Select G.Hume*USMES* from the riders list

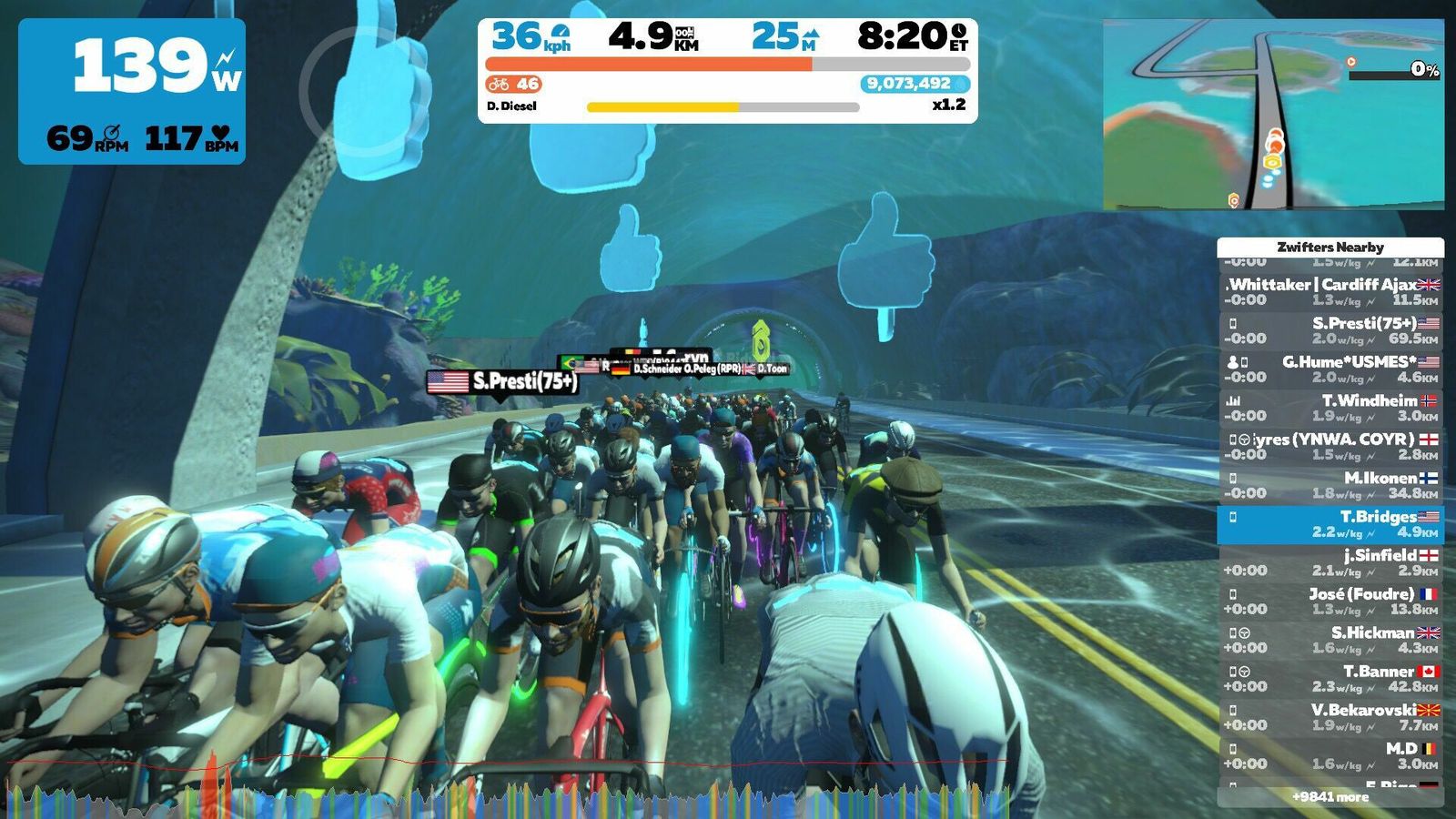(x=1330, y=369)
